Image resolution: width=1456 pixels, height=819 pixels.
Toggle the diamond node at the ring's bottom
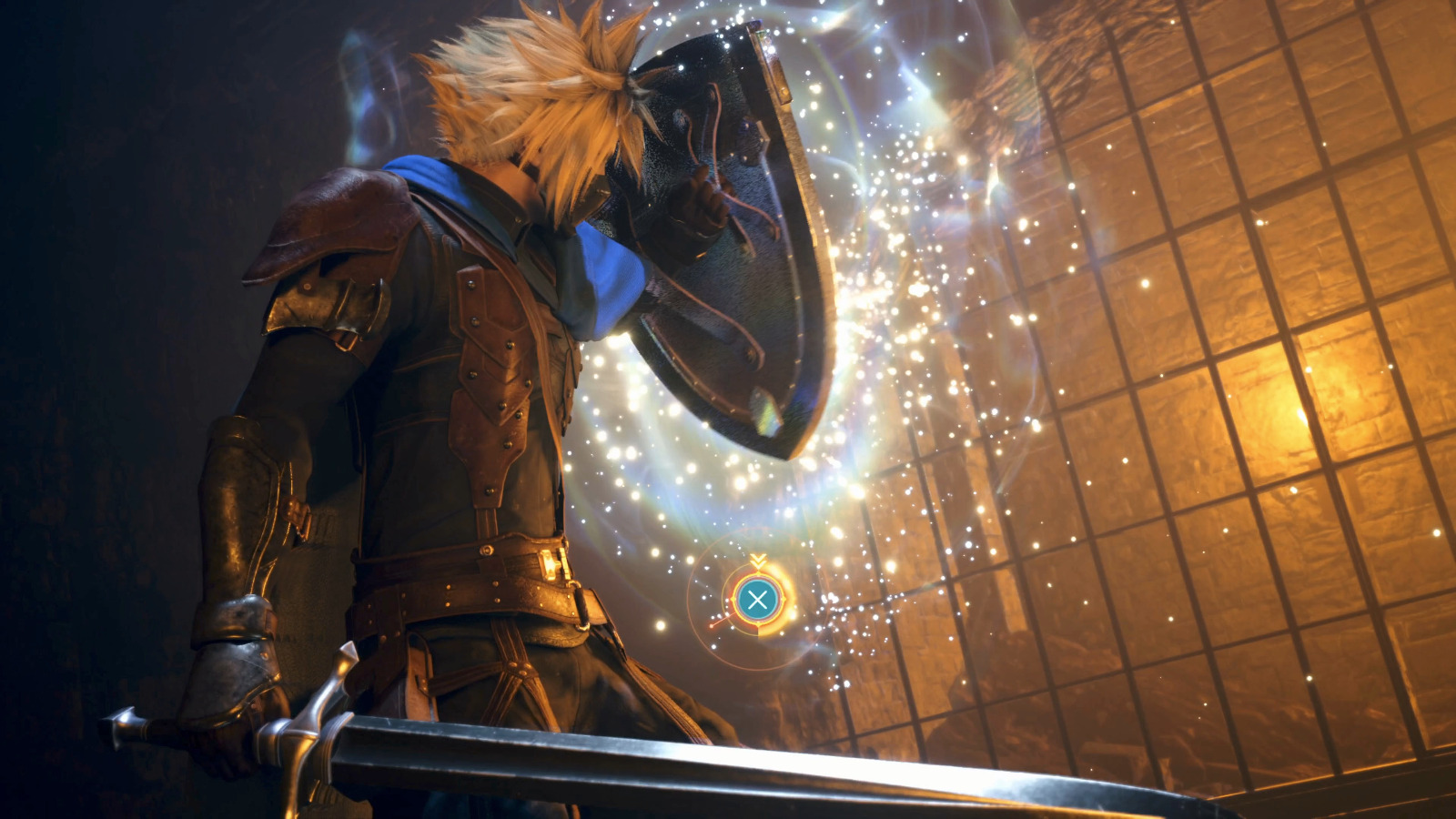pyautogui.click(x=757, y=624)
